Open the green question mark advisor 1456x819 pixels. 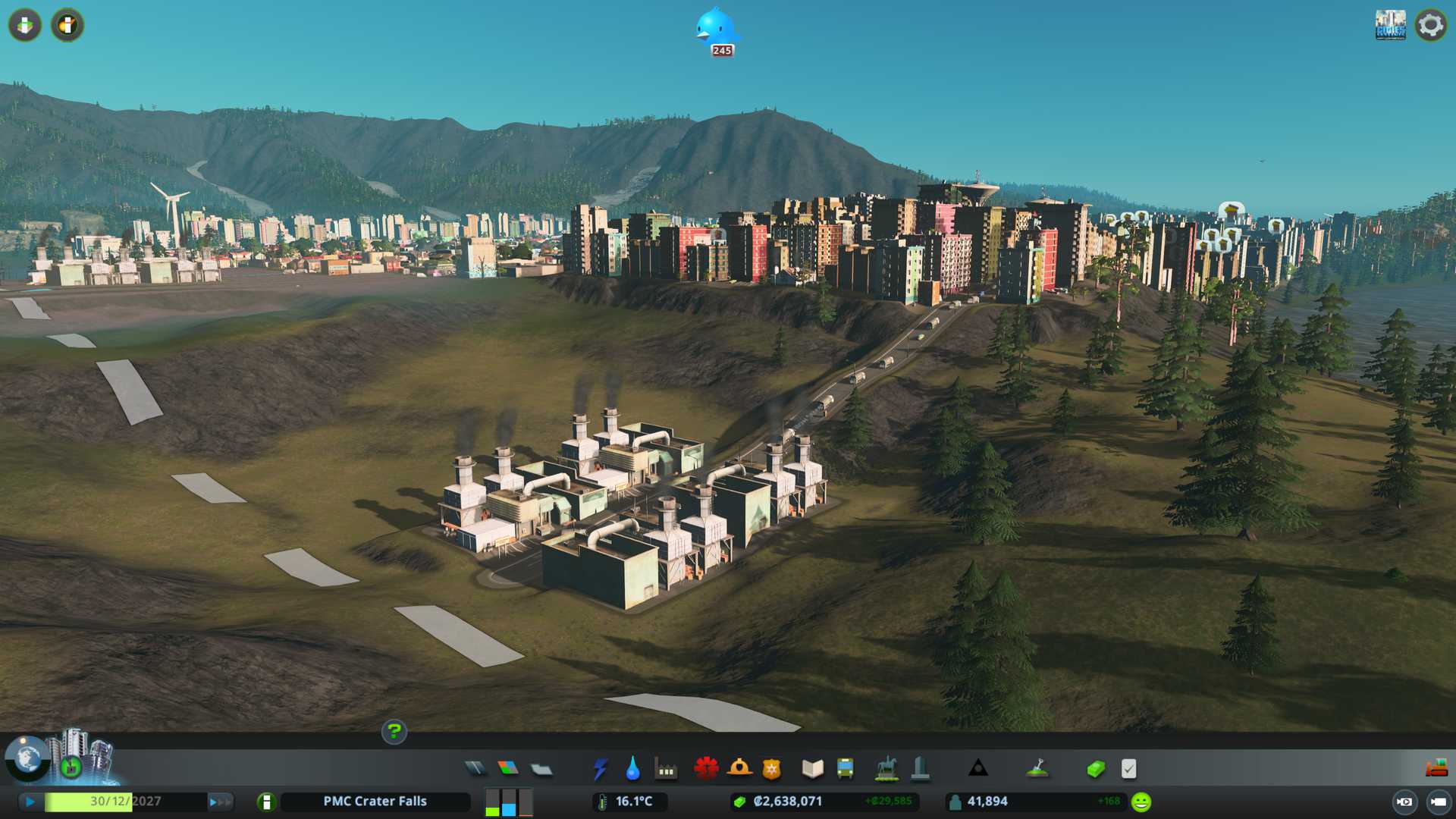(394, 732)
